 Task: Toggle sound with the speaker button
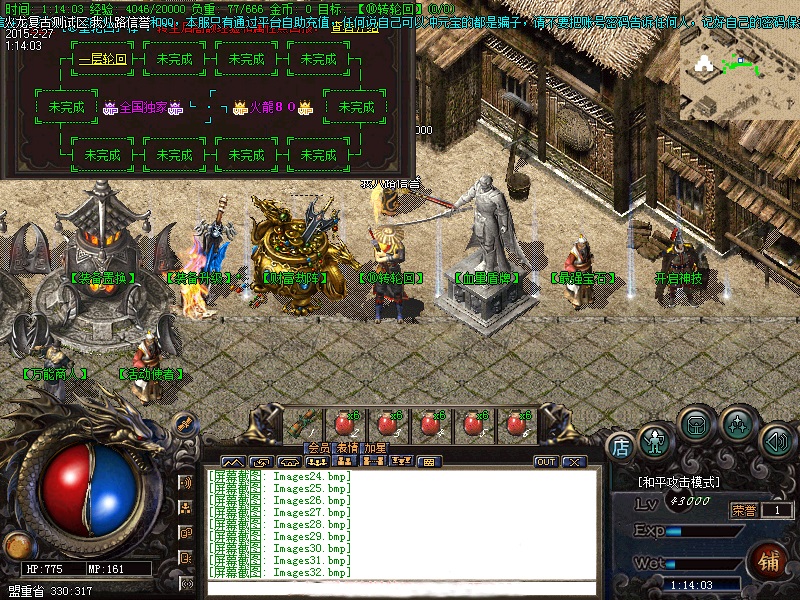click(776, 440)
